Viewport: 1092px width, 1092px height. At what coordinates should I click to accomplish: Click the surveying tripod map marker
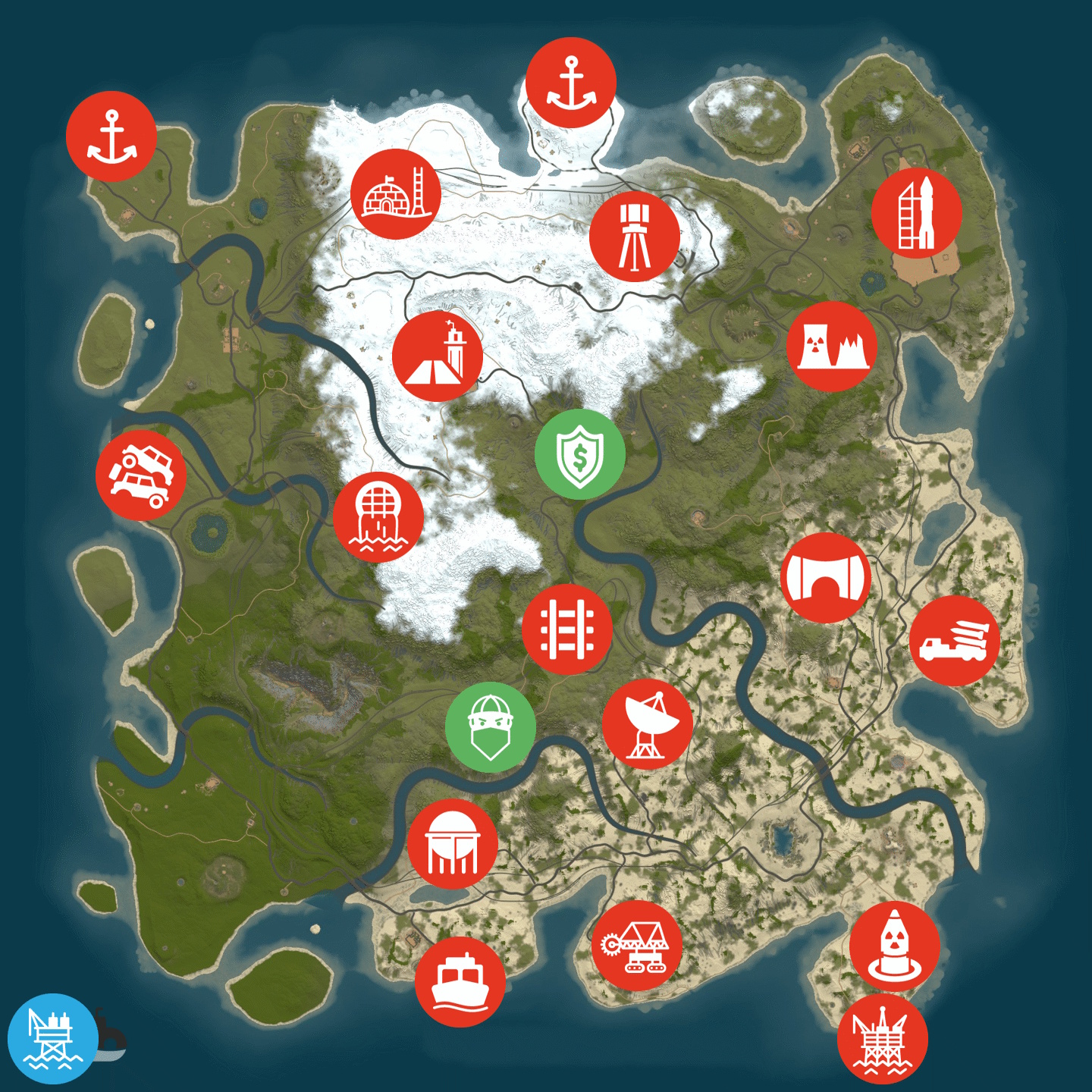click(634, 237)
